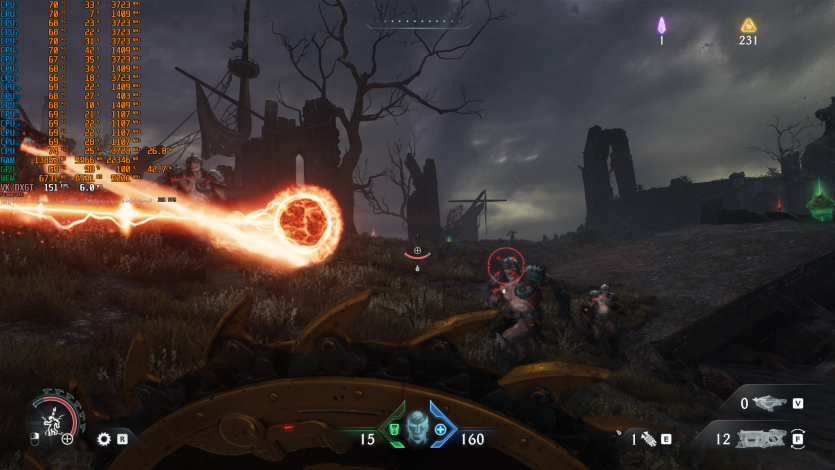Switch to the crossbow secondary weapon
Image resolution: width=835 pixels, height=470 pixels.
[769, 403]
